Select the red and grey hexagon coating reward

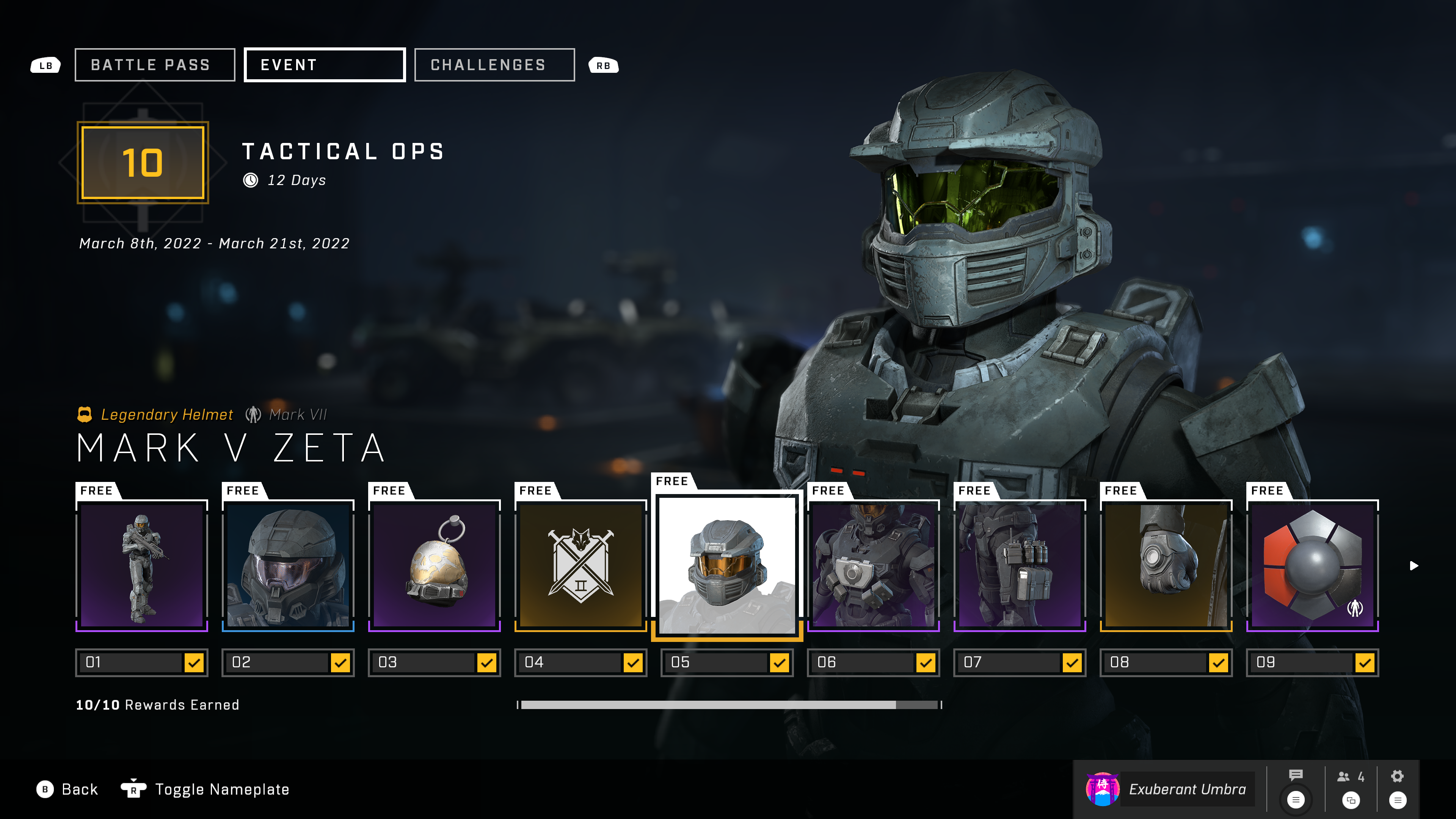(1312, 565)
